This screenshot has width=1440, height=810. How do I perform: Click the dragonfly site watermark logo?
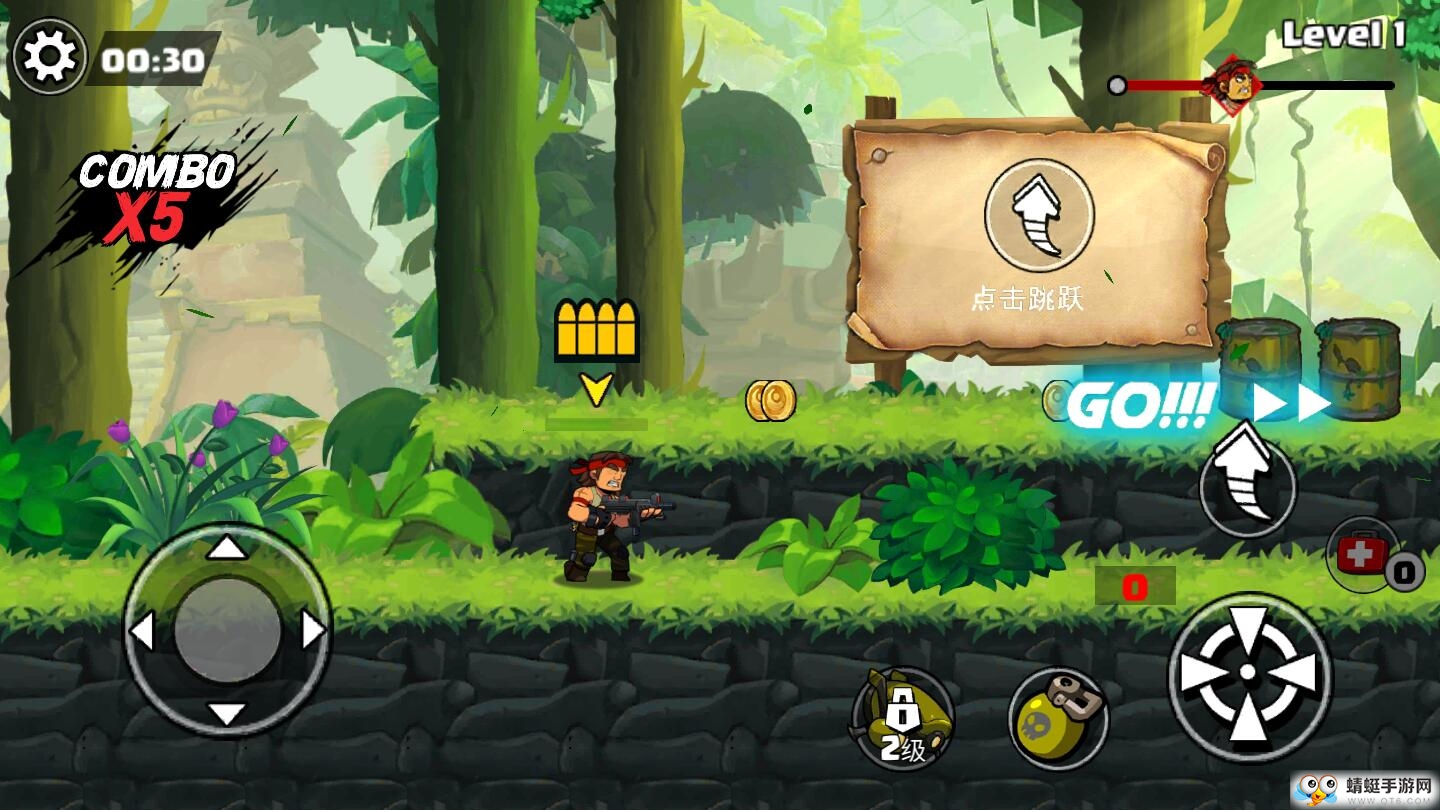tap(1361, 787)
